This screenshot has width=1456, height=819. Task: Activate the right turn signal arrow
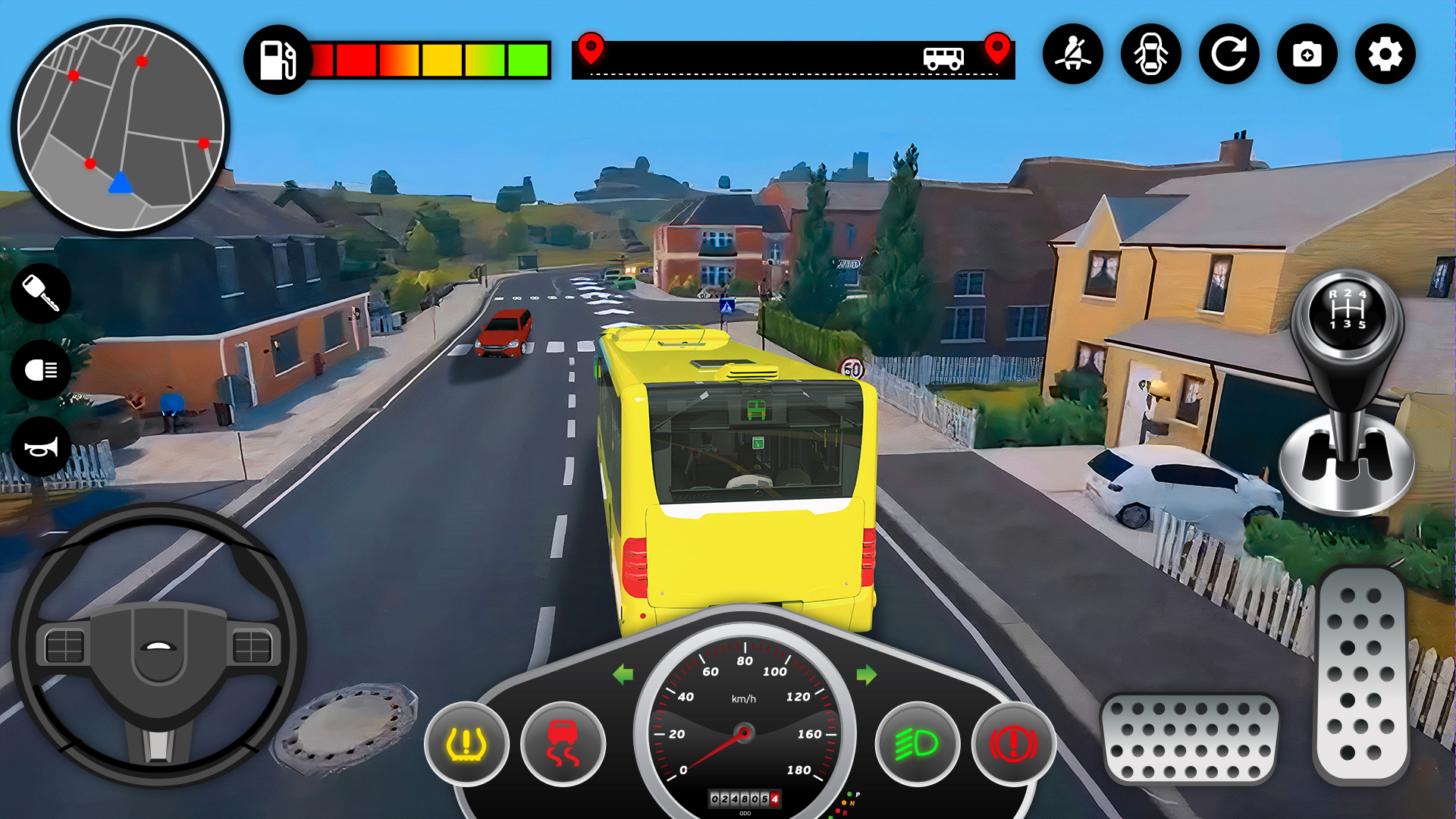click(867, 674)
